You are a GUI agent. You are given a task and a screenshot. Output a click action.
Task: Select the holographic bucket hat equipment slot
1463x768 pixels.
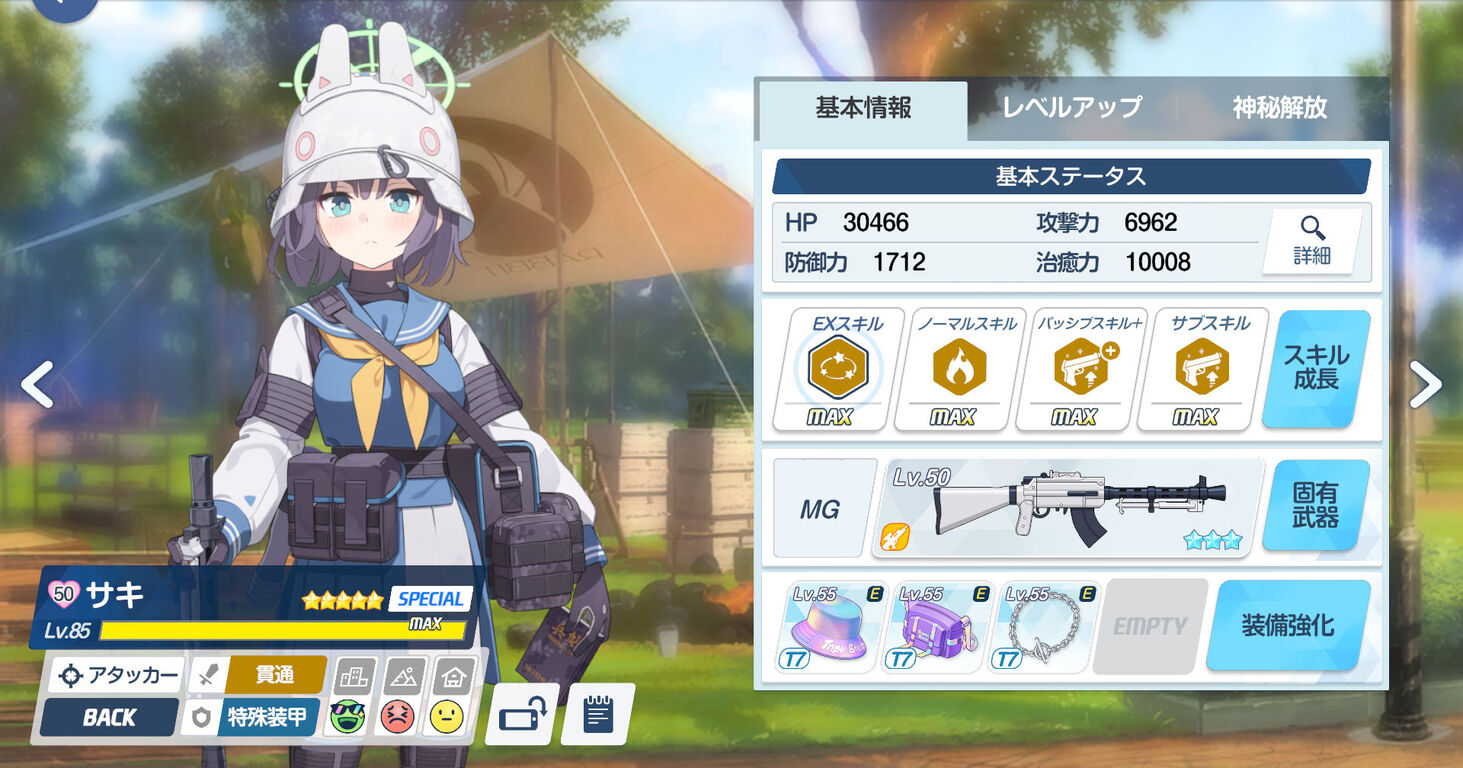pos(827,626)
